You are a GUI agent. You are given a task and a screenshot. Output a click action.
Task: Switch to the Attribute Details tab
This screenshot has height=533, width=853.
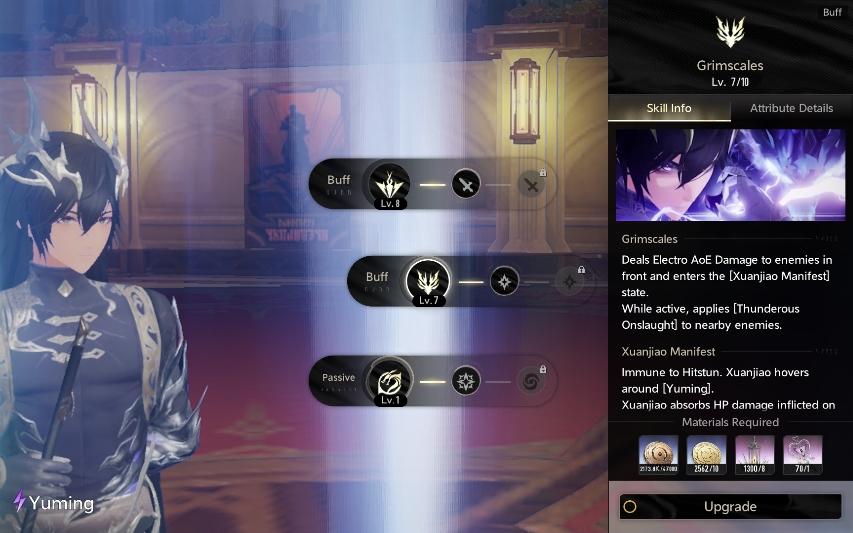point(791,108)
